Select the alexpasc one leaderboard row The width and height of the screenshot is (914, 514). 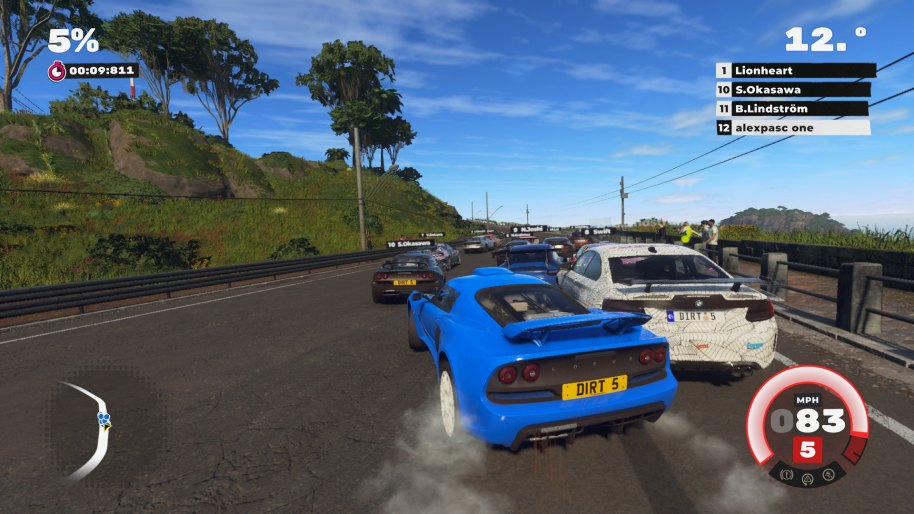pos(795,127)
